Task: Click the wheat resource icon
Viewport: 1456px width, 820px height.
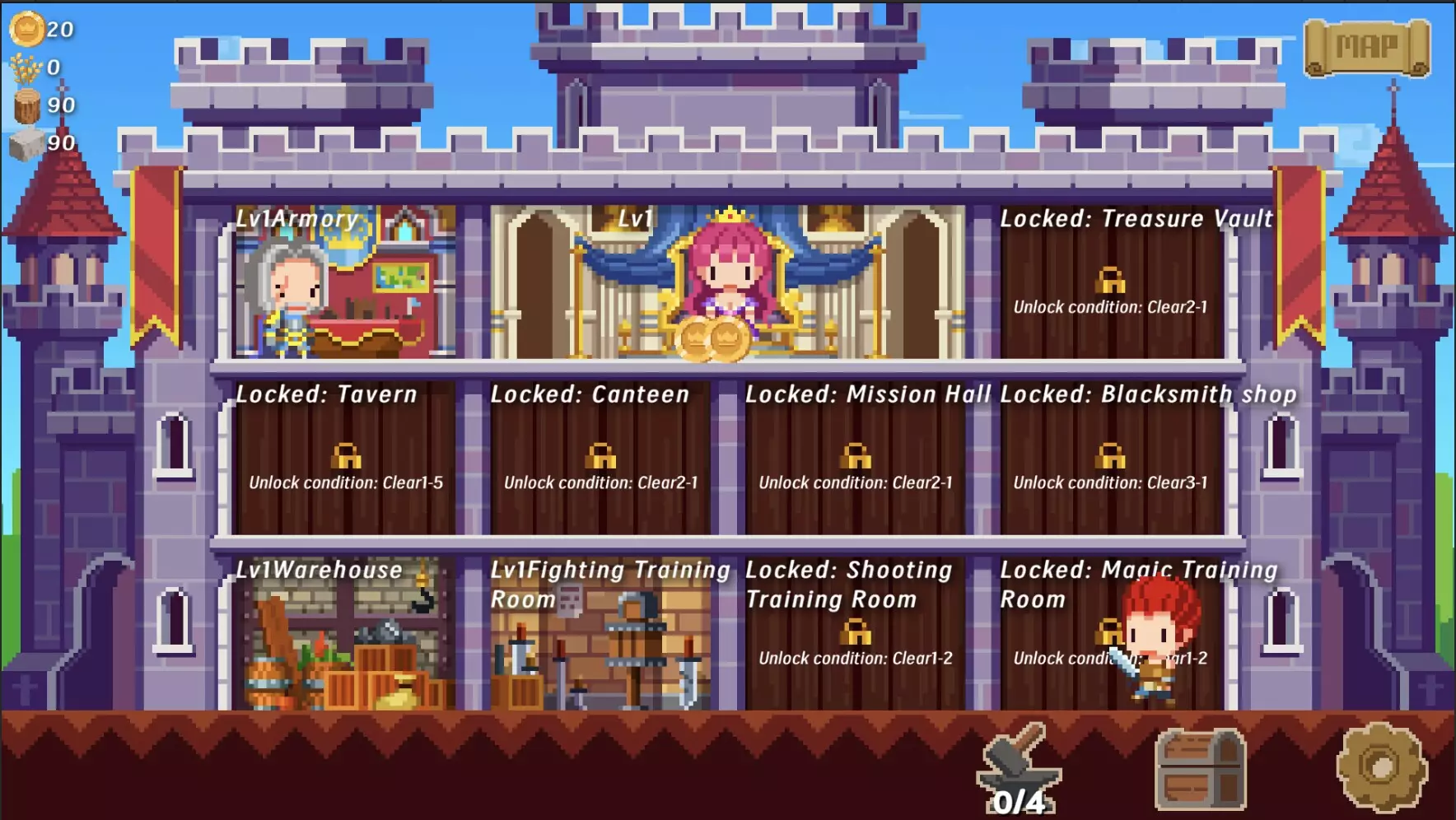Action: [x=26, y=66]
